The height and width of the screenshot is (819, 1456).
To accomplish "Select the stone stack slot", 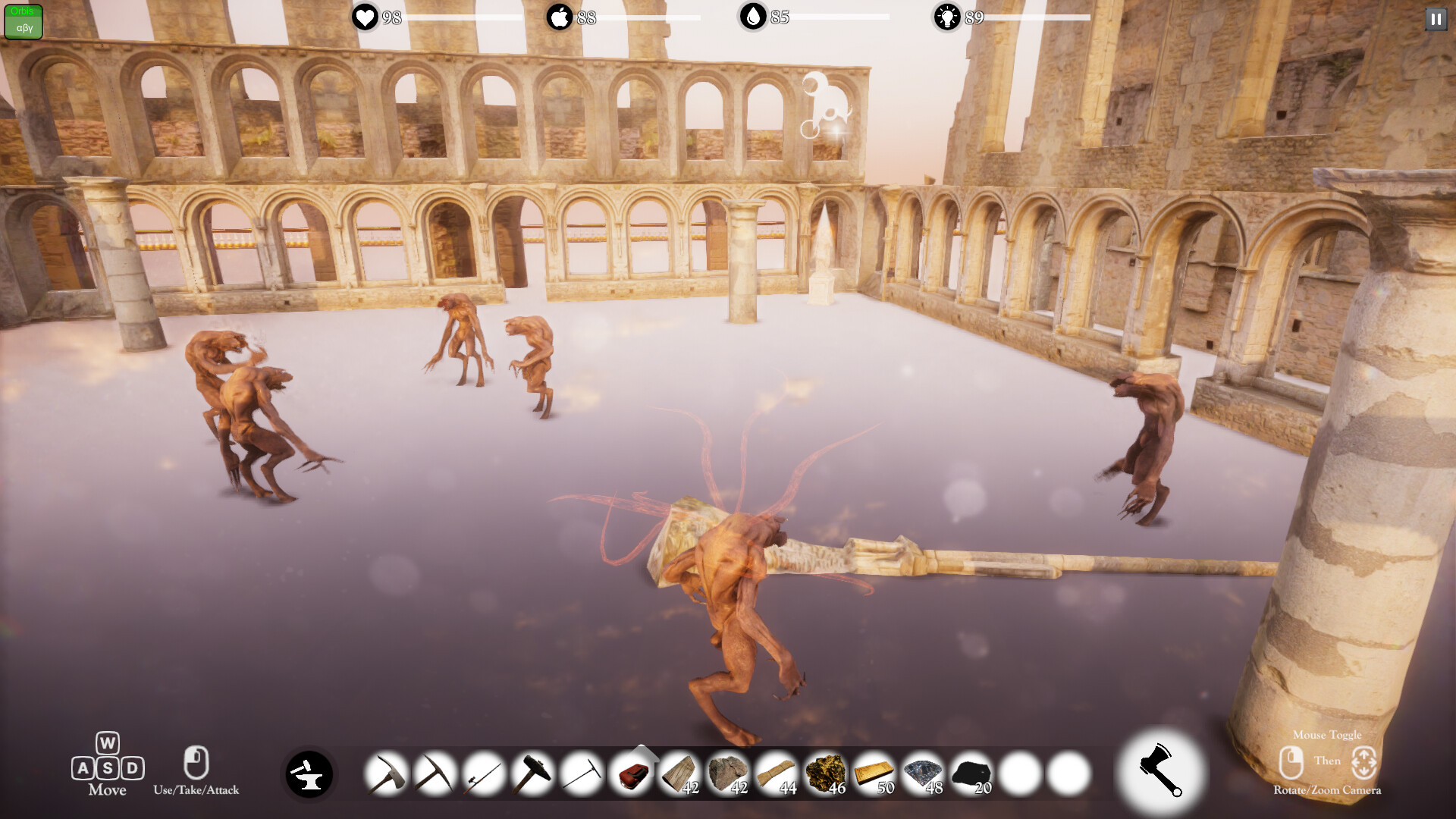I will (x=728, y=774).
